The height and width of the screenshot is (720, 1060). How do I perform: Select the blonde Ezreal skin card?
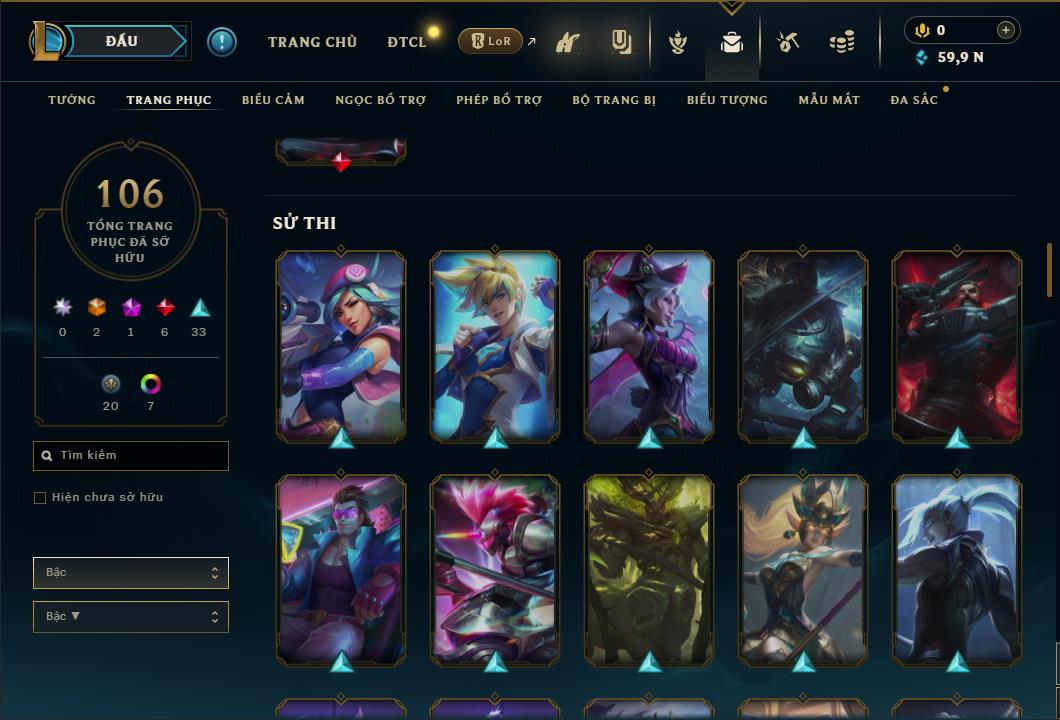(x=495, y=345)
